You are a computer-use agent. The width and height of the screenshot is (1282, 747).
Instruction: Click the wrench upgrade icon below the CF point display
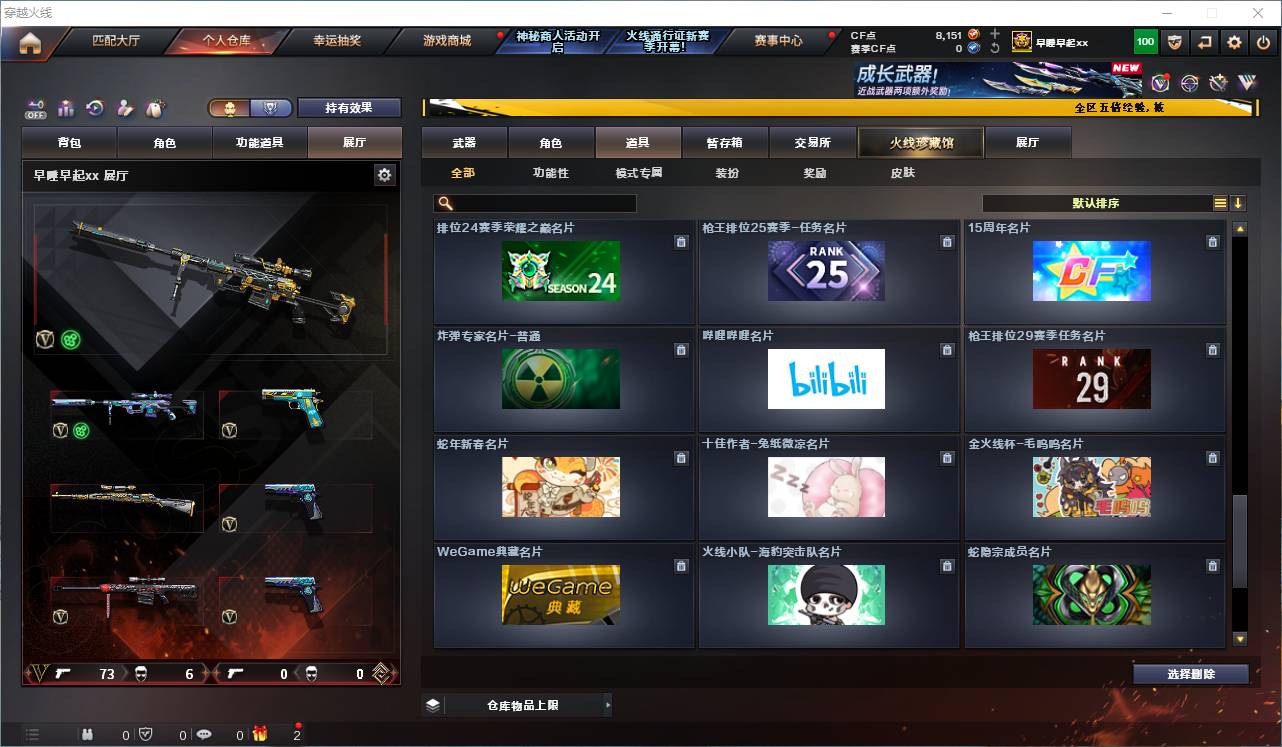point(995,48)
